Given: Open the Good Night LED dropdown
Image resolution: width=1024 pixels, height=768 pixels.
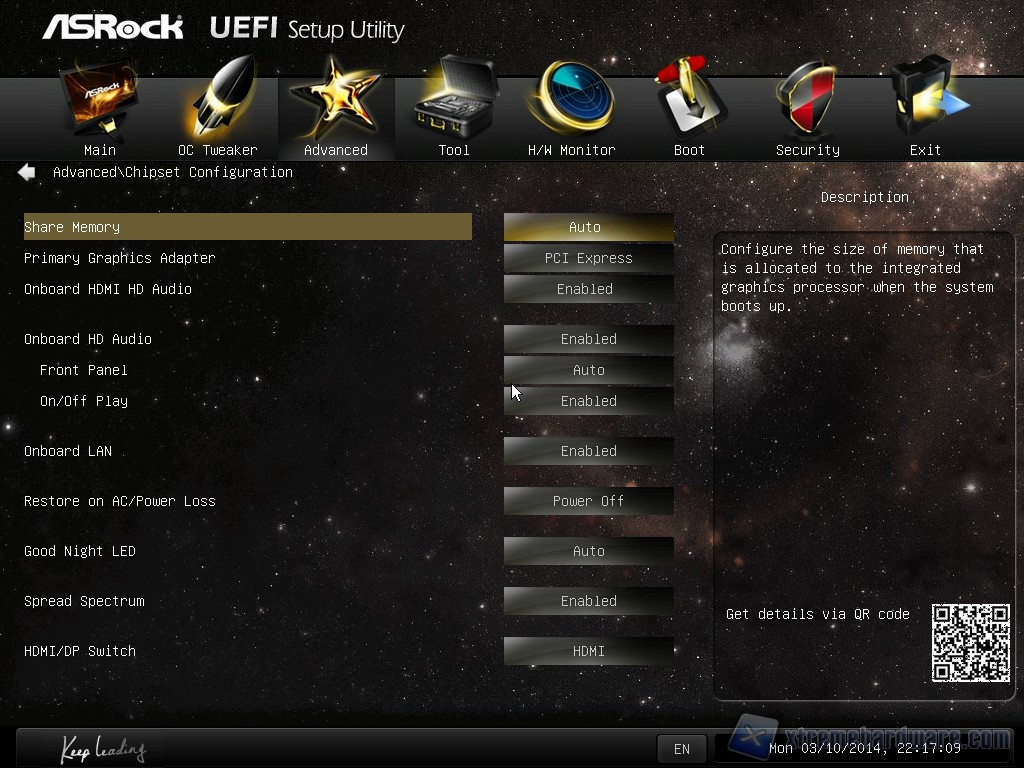Looking at the screenshot, I should click(588, 551).
